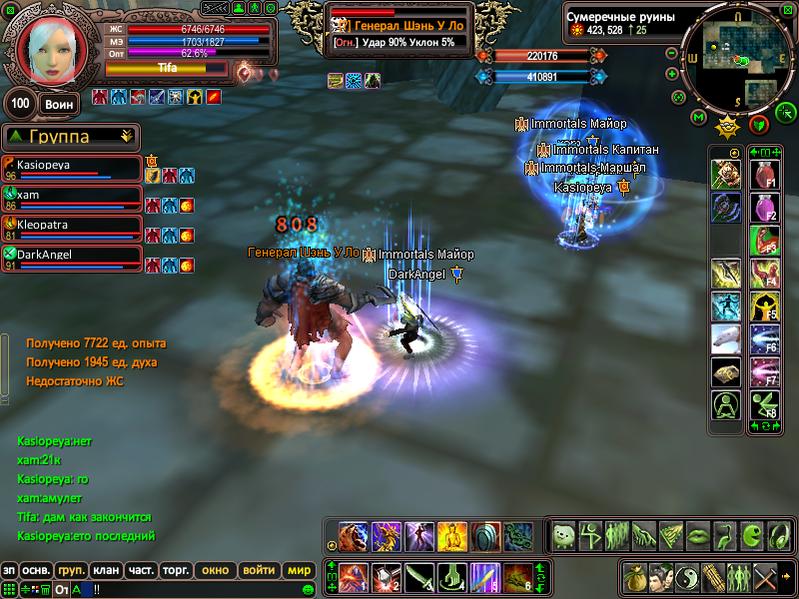This screenshot has height=599, width=799.
Task: Use the pink potion in slot F2
Action: point(763,210)
